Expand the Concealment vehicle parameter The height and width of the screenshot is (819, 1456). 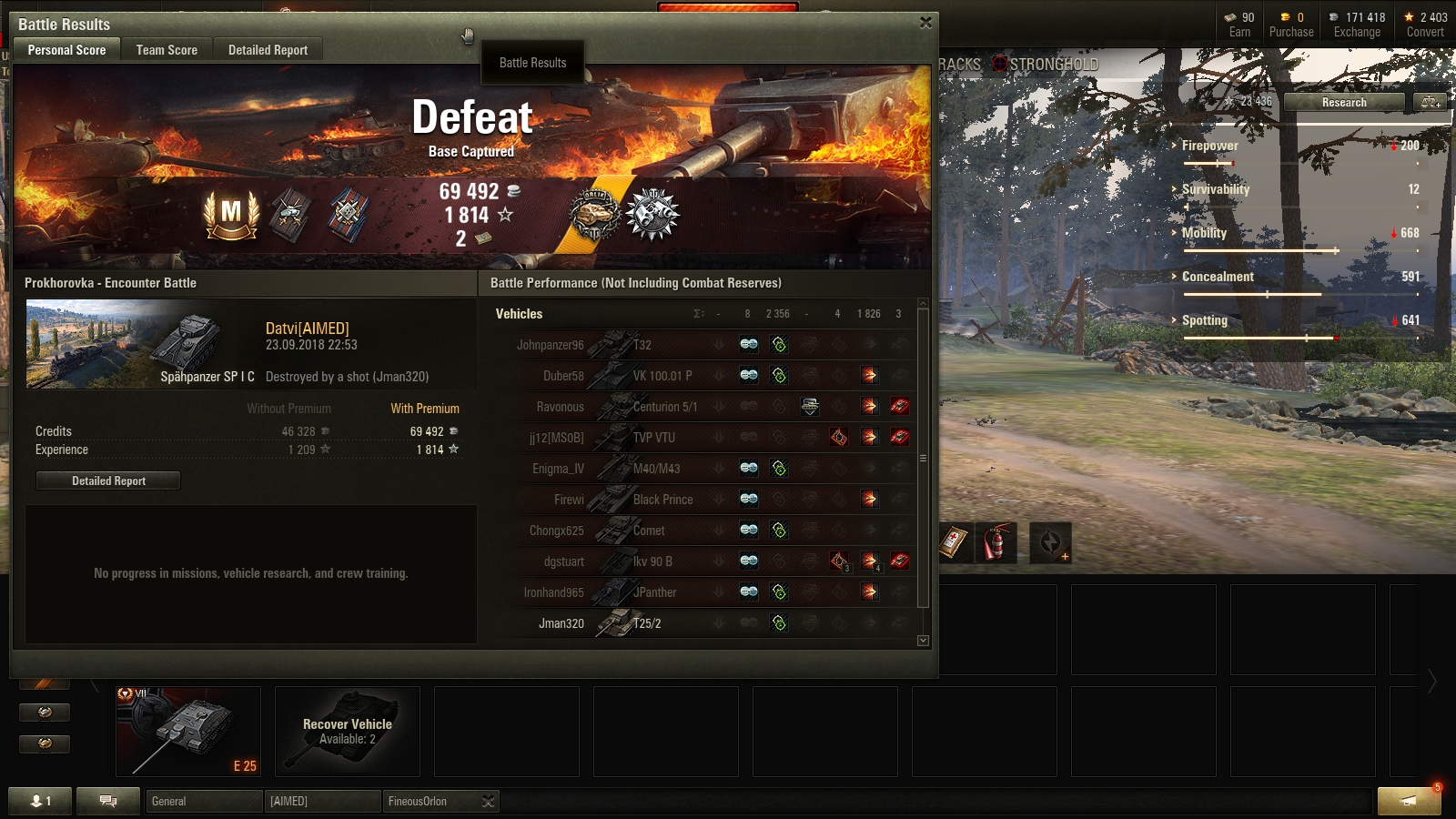point(1218,277)
